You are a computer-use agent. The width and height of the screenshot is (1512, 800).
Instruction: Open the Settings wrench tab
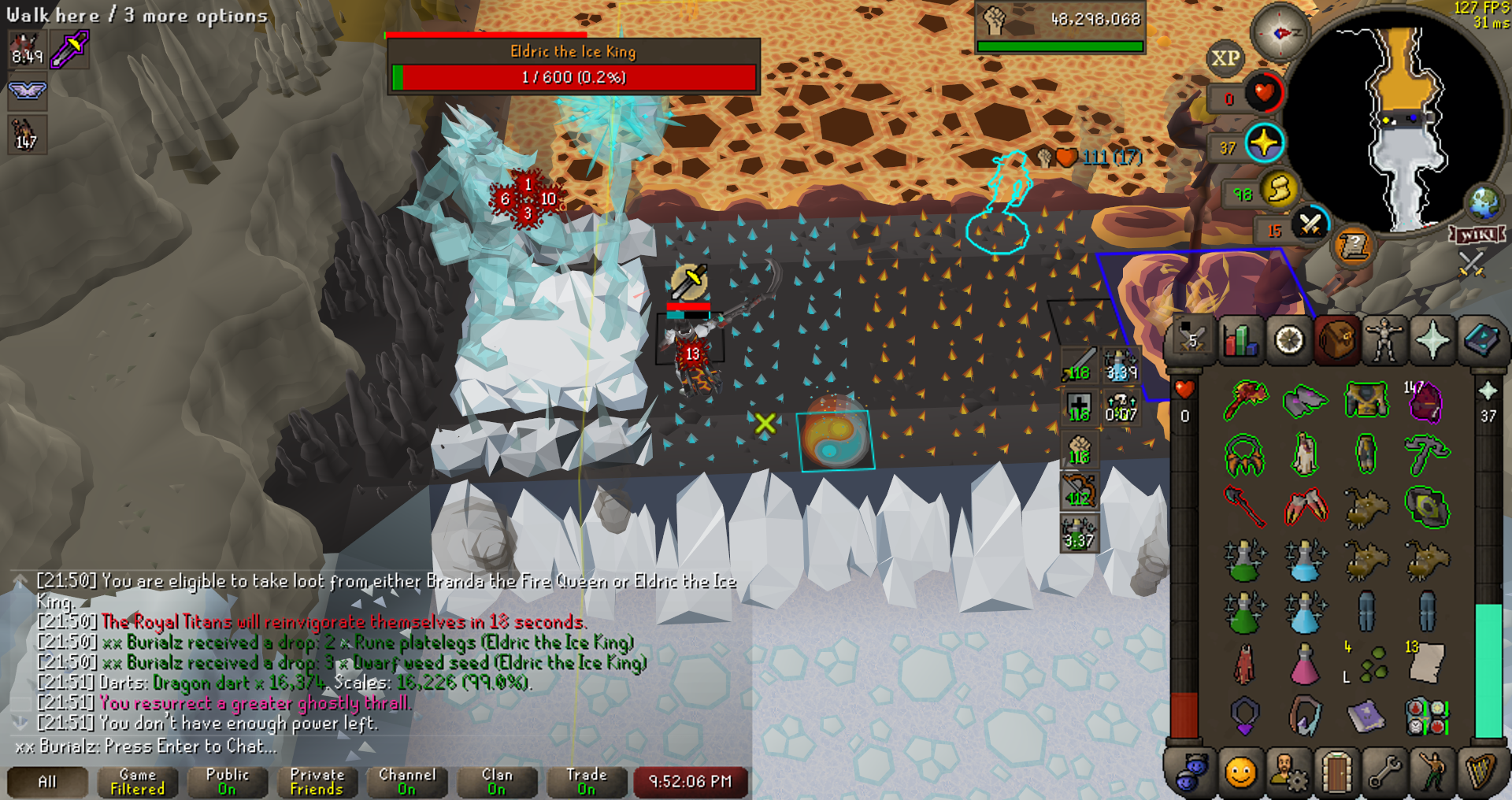(x=1384, y=772)
